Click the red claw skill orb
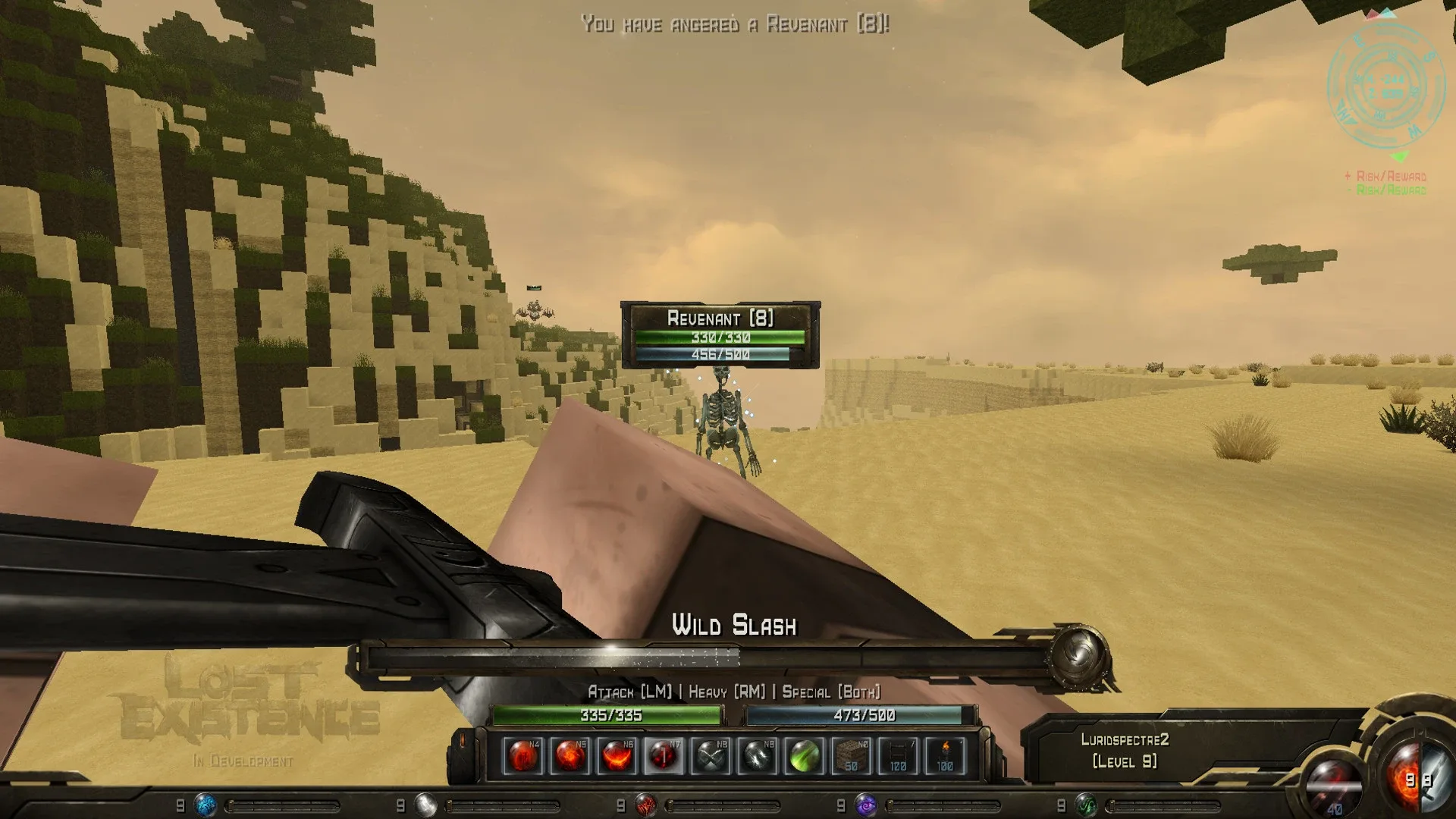1456x819 pixels. click(645, 806)
